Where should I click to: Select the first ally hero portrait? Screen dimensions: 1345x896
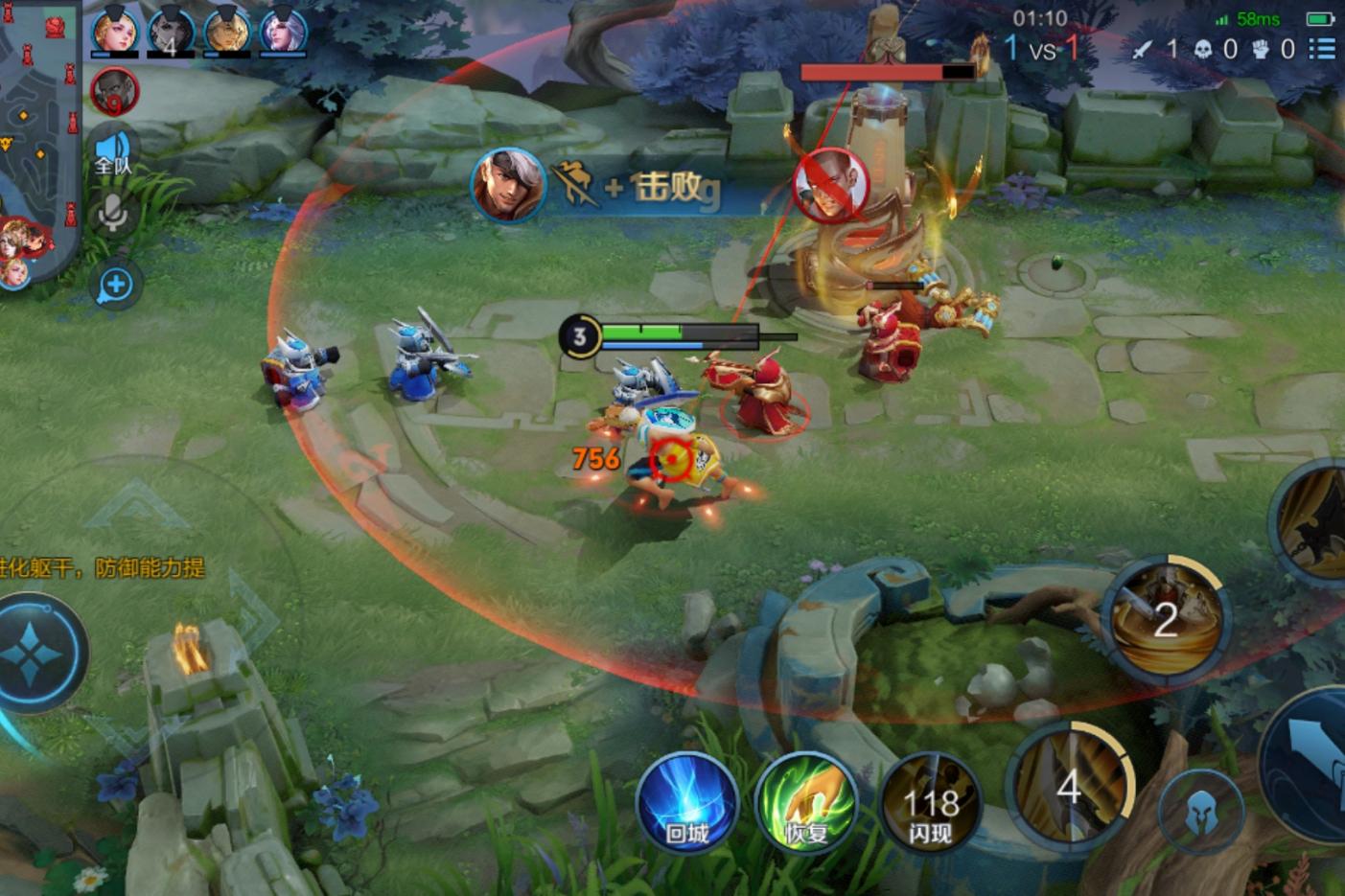tap(114, 34)
